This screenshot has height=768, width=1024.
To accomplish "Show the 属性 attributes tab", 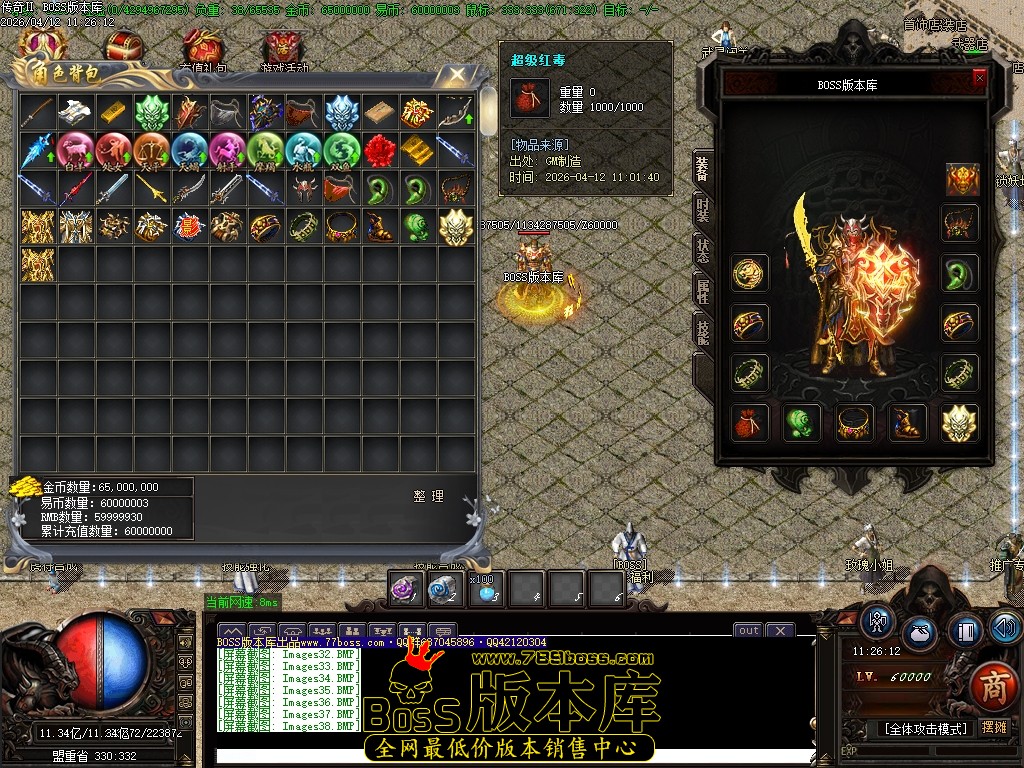I will point(703,289).
